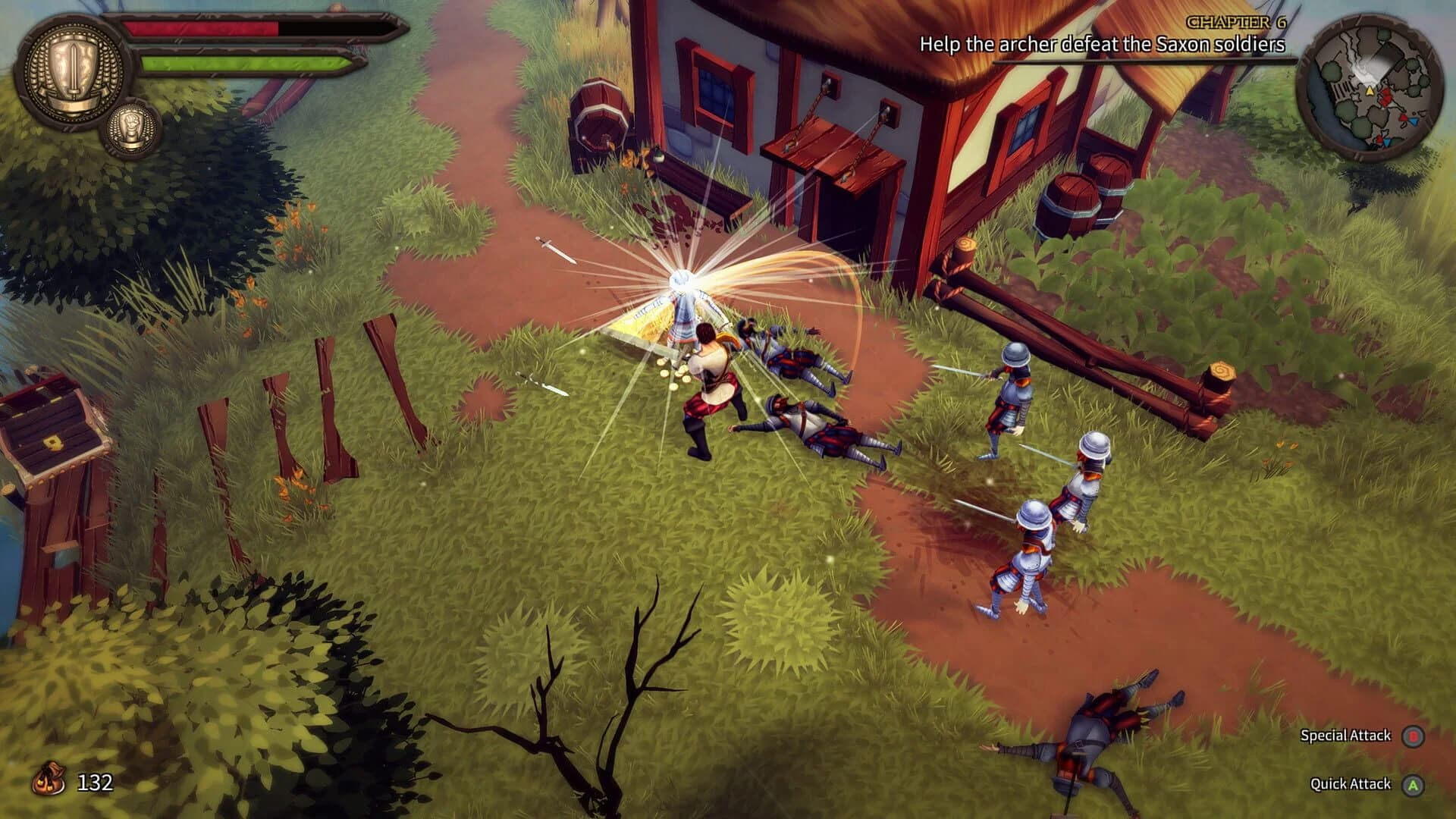
Task: Click the yellow player arrow on the minimap
Action: coord(1370,92)
